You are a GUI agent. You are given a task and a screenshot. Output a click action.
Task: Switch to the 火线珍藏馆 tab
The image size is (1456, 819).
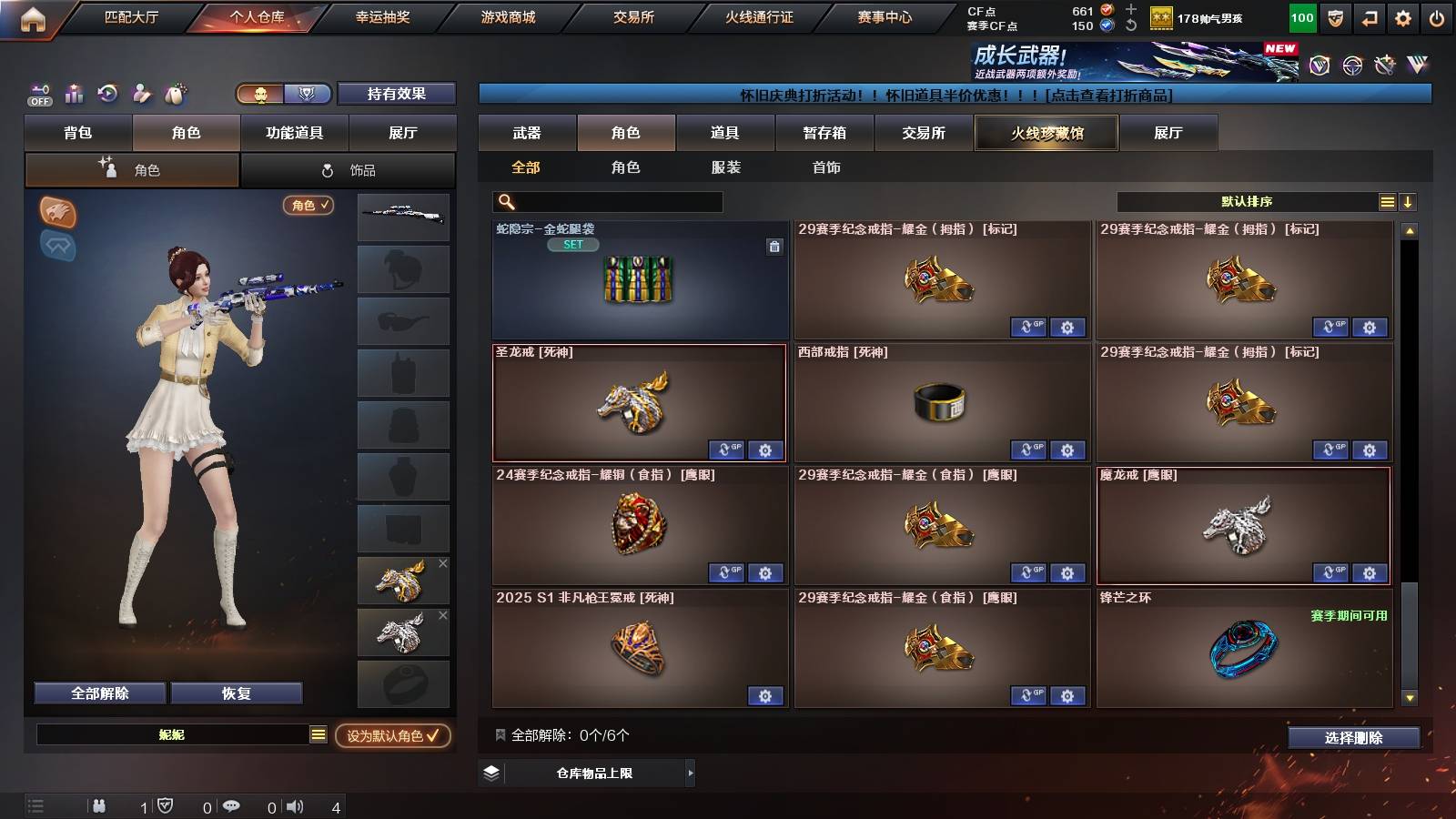coord(1046,133)
